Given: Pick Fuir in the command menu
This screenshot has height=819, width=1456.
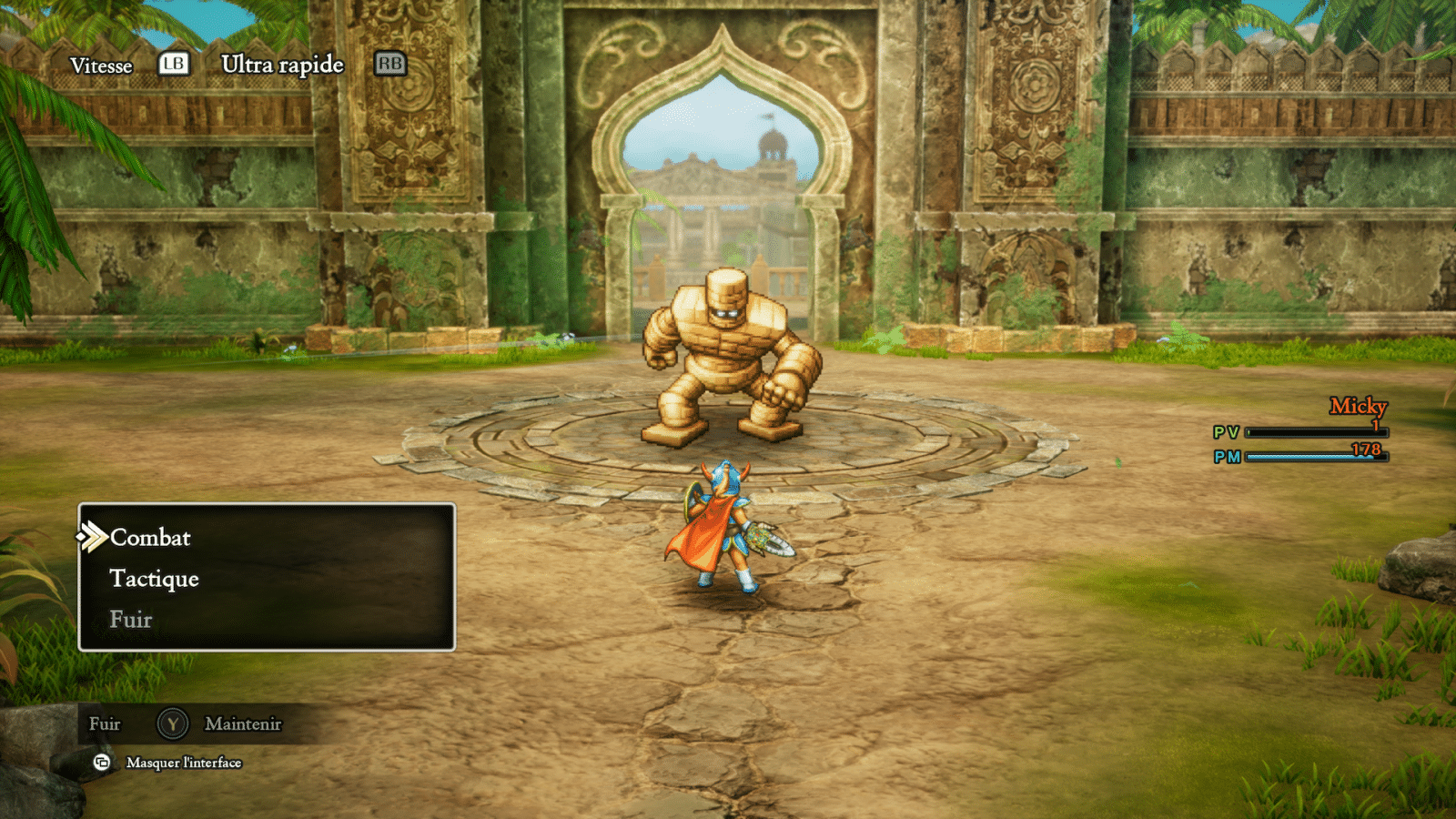Looking at the screenshot, I should click(131, 620).
